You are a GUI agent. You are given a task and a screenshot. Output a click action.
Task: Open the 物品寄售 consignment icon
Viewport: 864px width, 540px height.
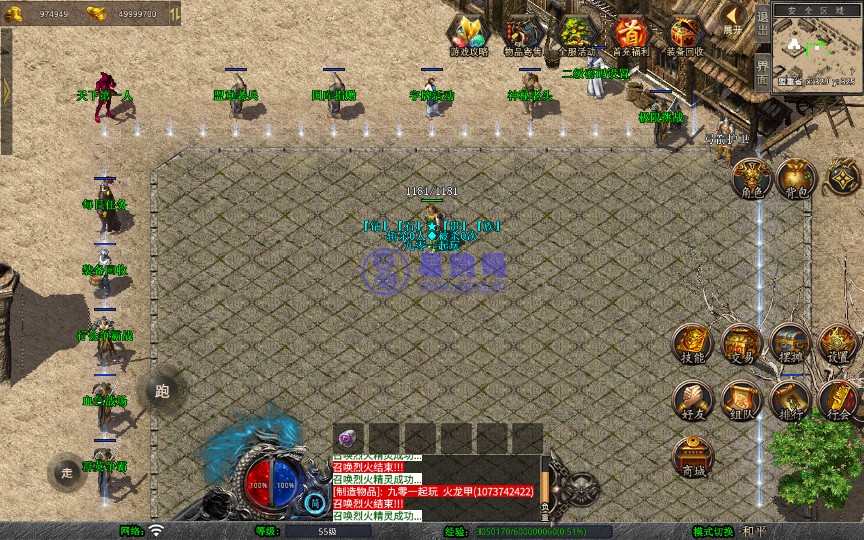pos(523,36)
